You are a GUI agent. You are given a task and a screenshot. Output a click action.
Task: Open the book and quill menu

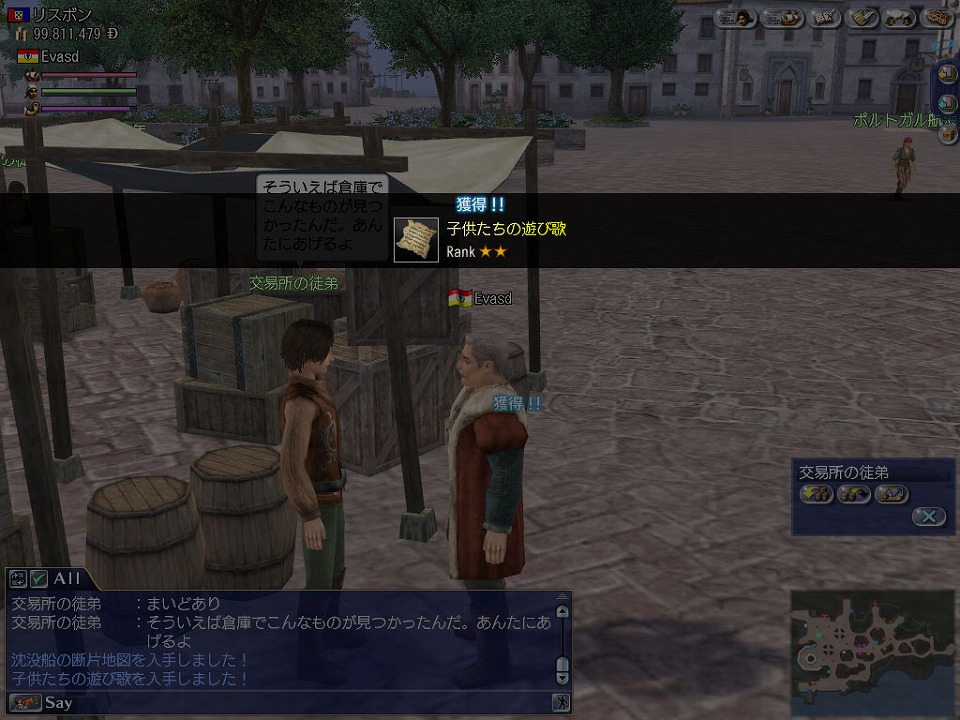(825, 17)
